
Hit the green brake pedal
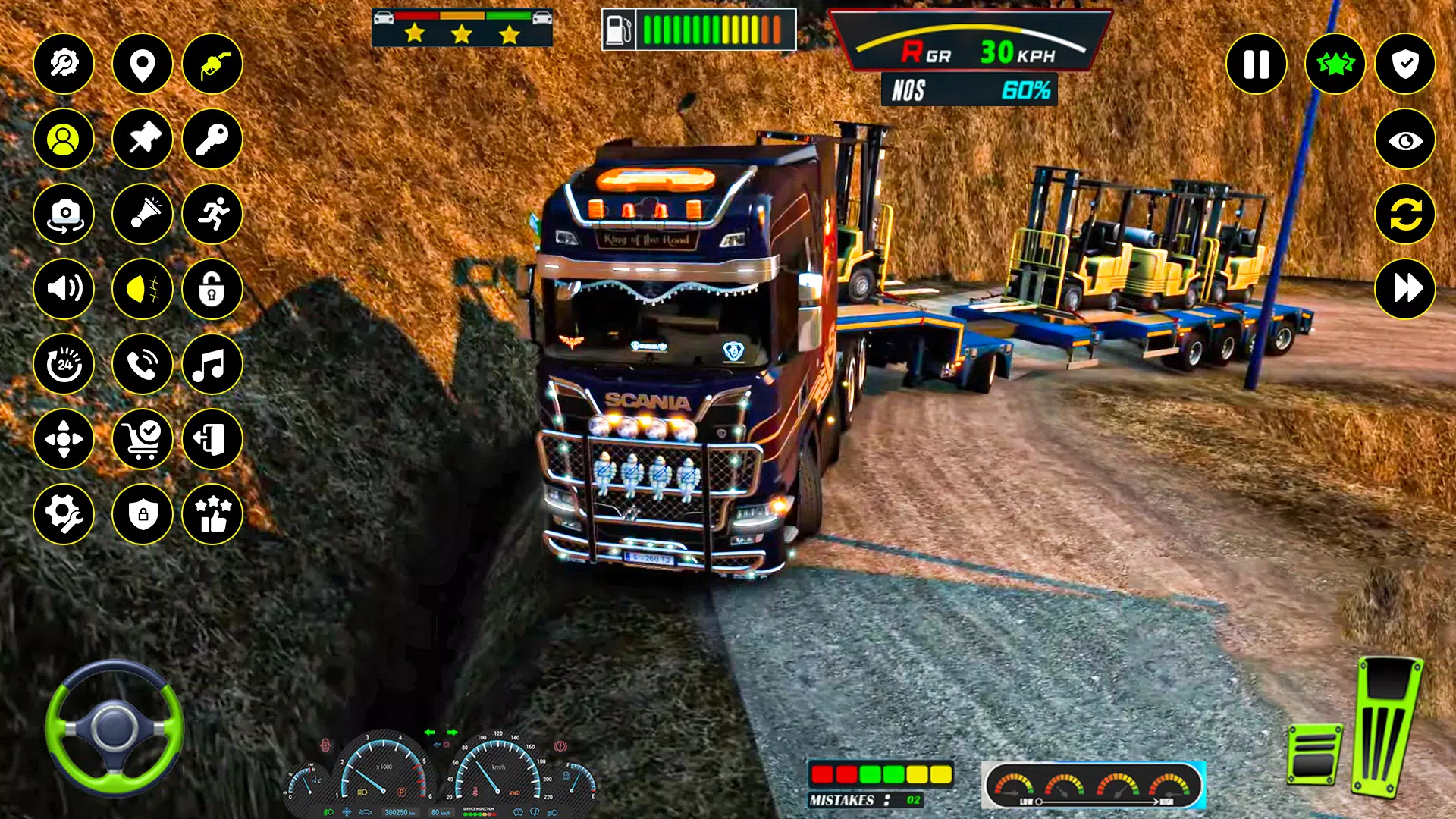1314,755
